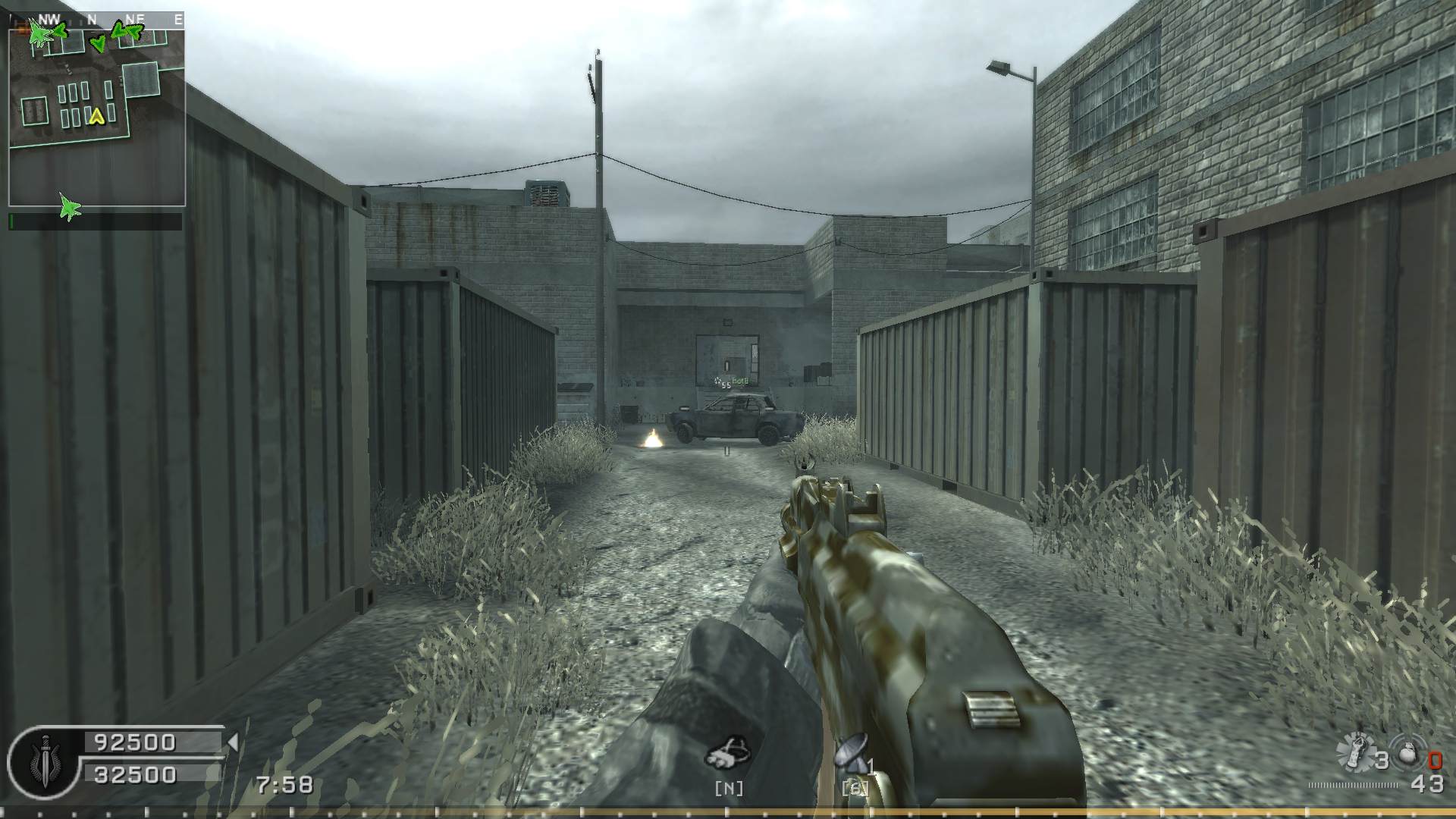Click the yellow player arrow on minimap

(96, 117)
